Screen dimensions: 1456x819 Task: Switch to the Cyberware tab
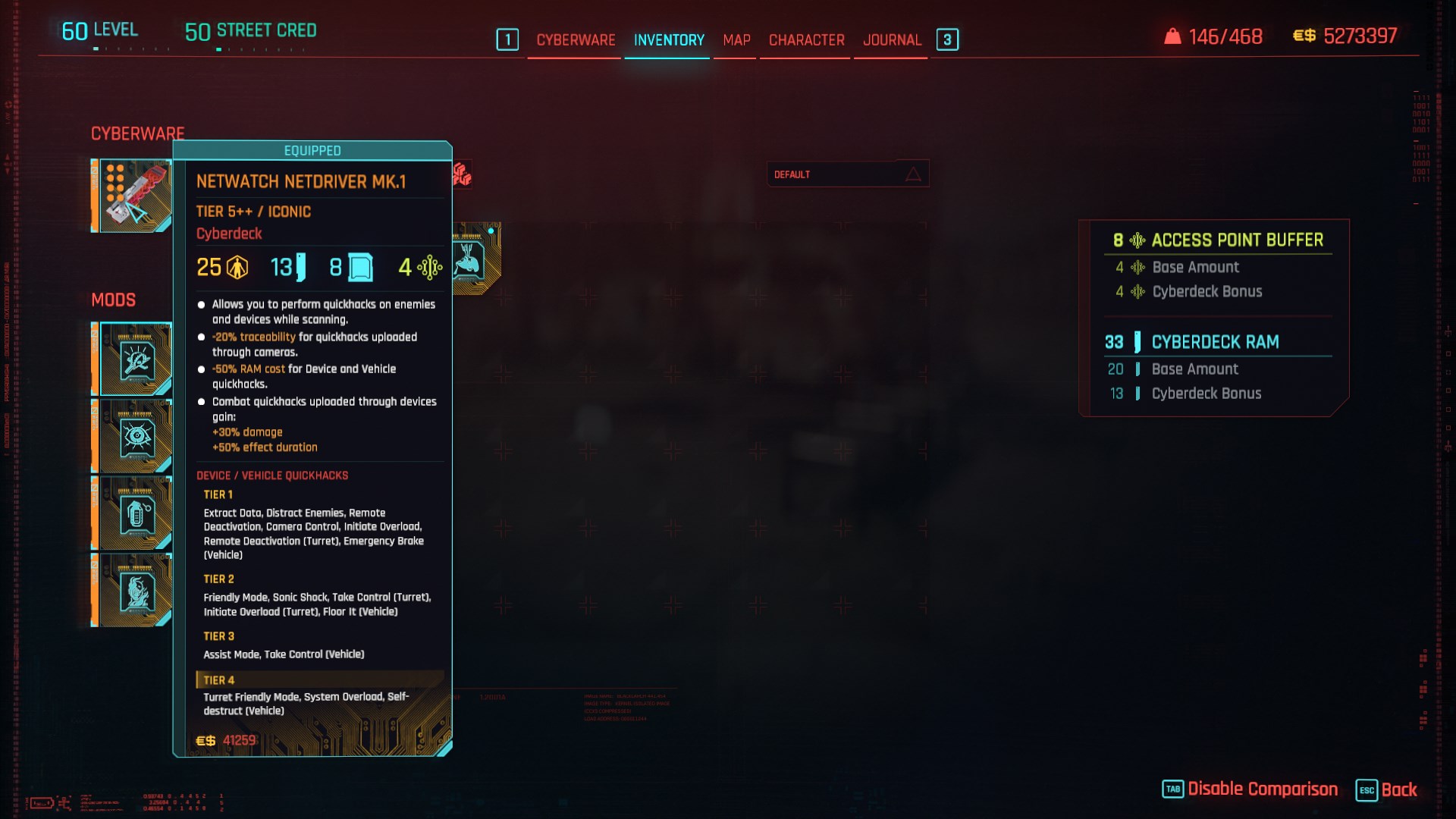point(576,40)
